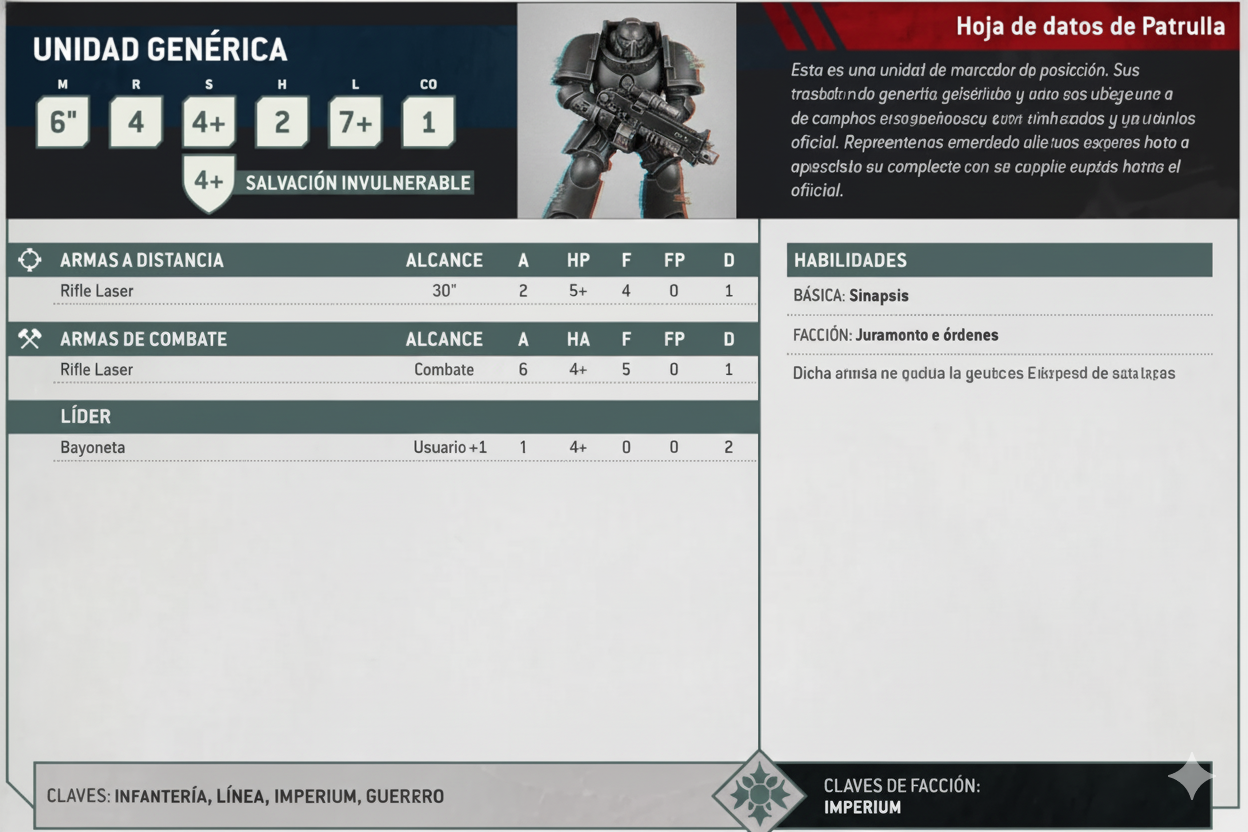
Task: Select the Salvación Invulnerable 4+ shield badge
Action: pyautogui.click(x=209, y=182)
